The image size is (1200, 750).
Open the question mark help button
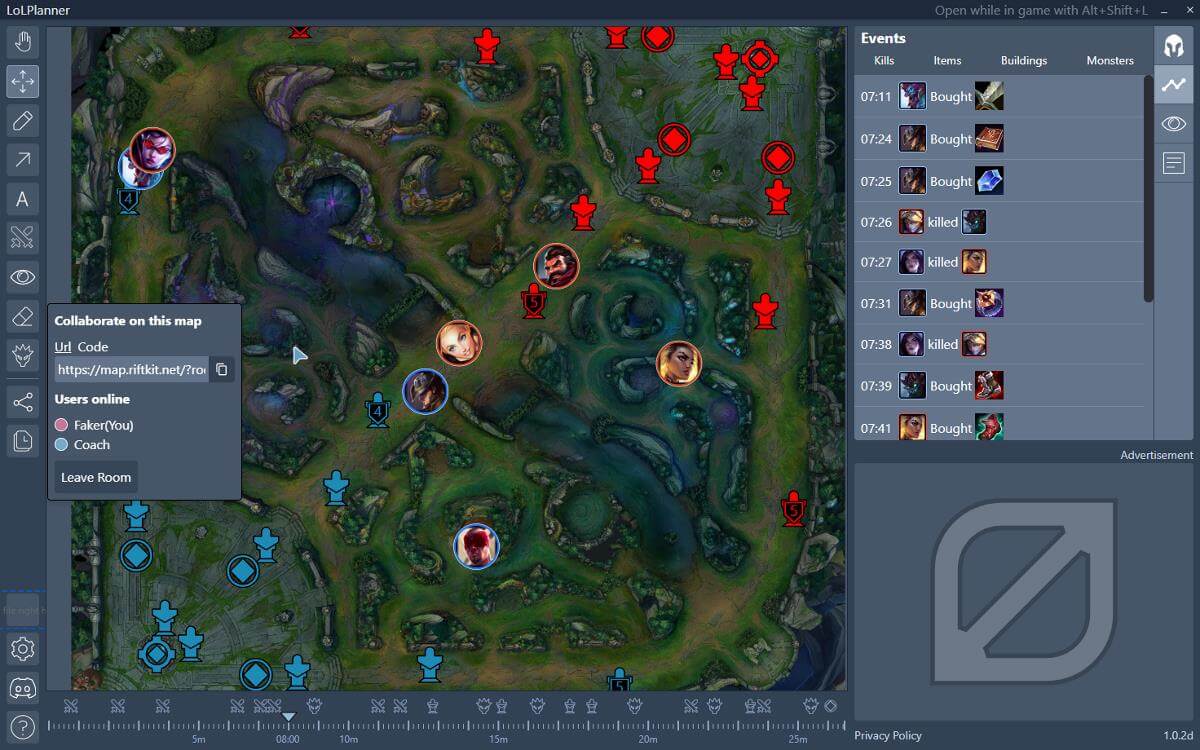click(23, 727)
